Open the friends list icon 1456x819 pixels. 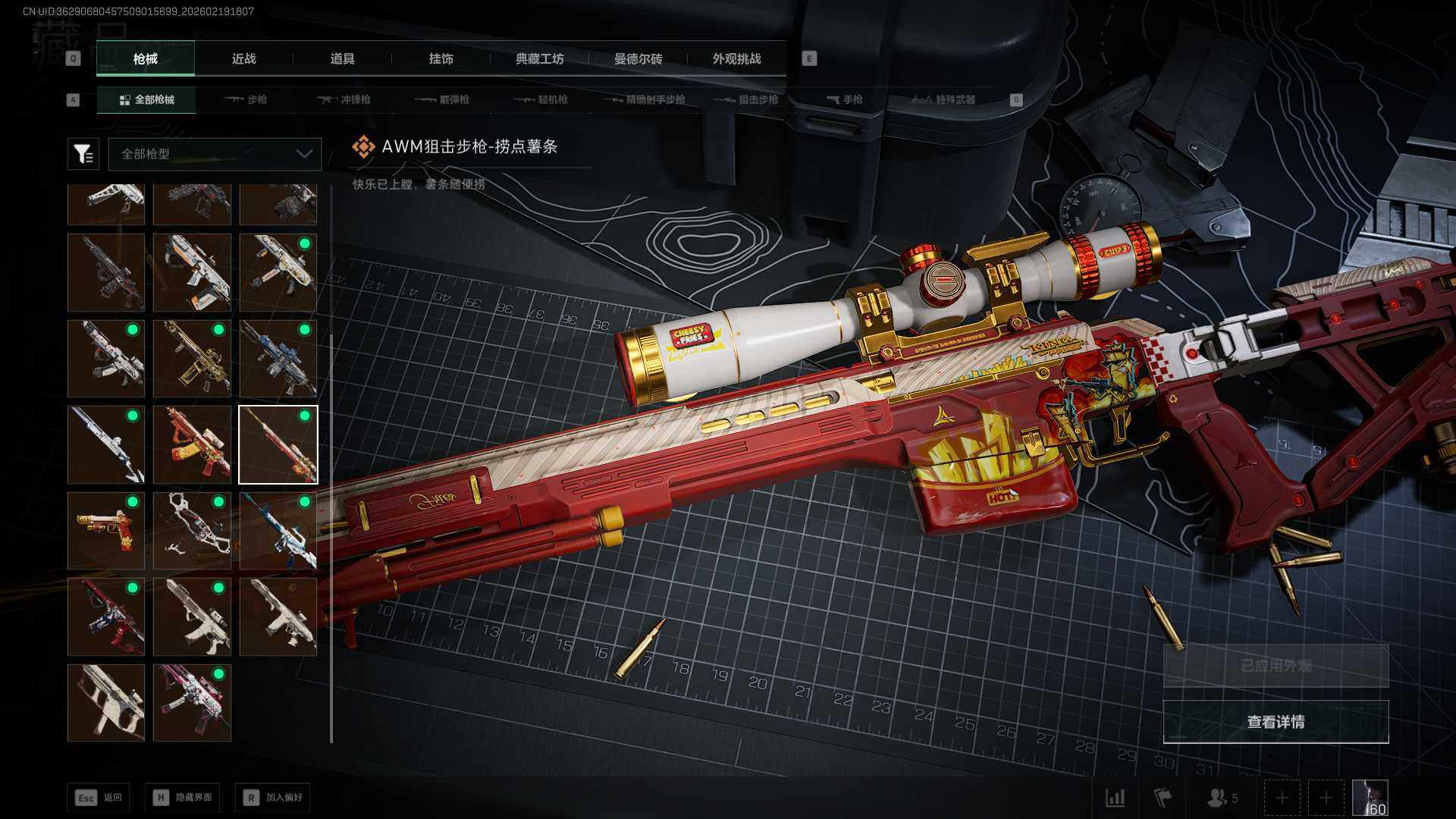pos(1222,798)
